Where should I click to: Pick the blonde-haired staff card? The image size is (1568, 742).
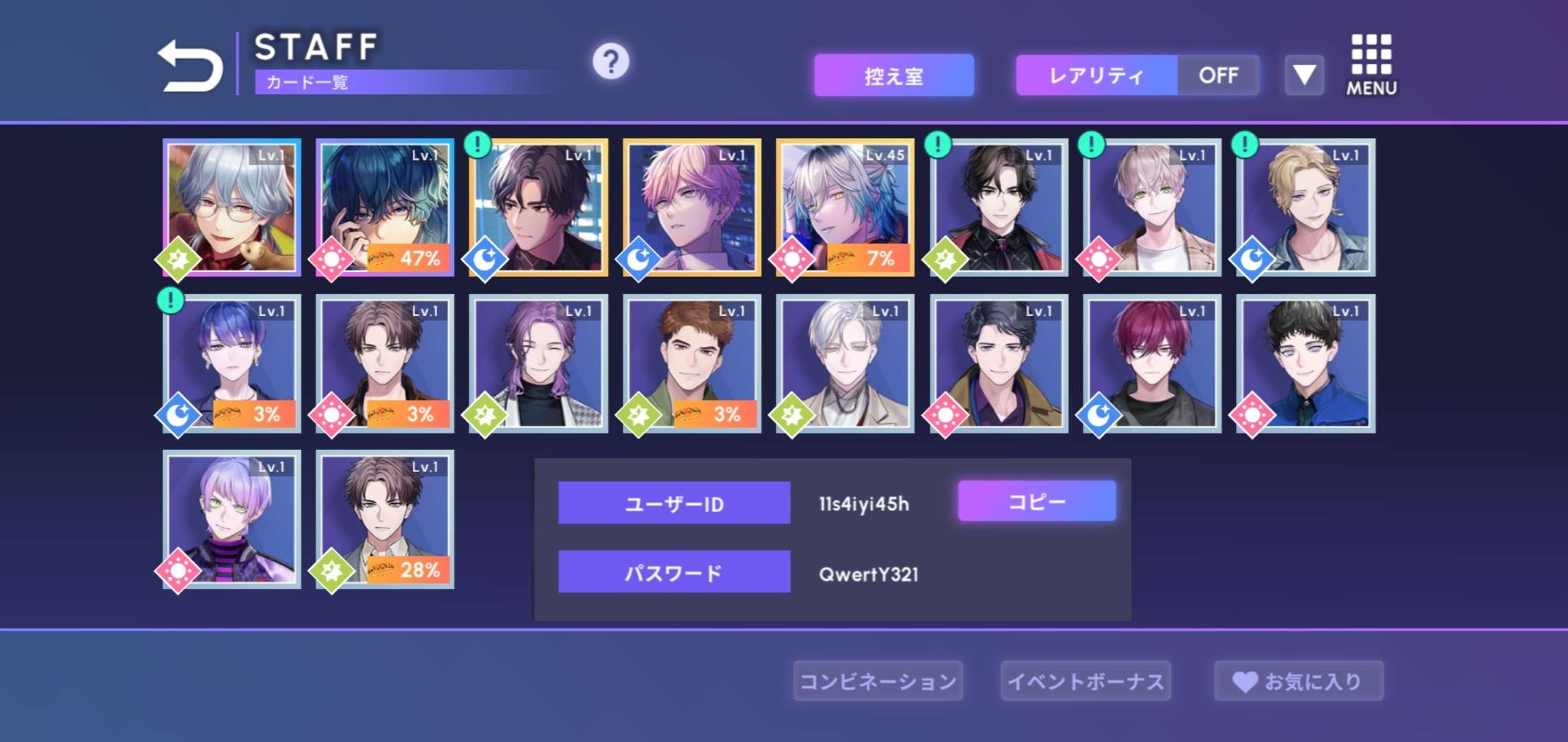[x=1305, y=207]
